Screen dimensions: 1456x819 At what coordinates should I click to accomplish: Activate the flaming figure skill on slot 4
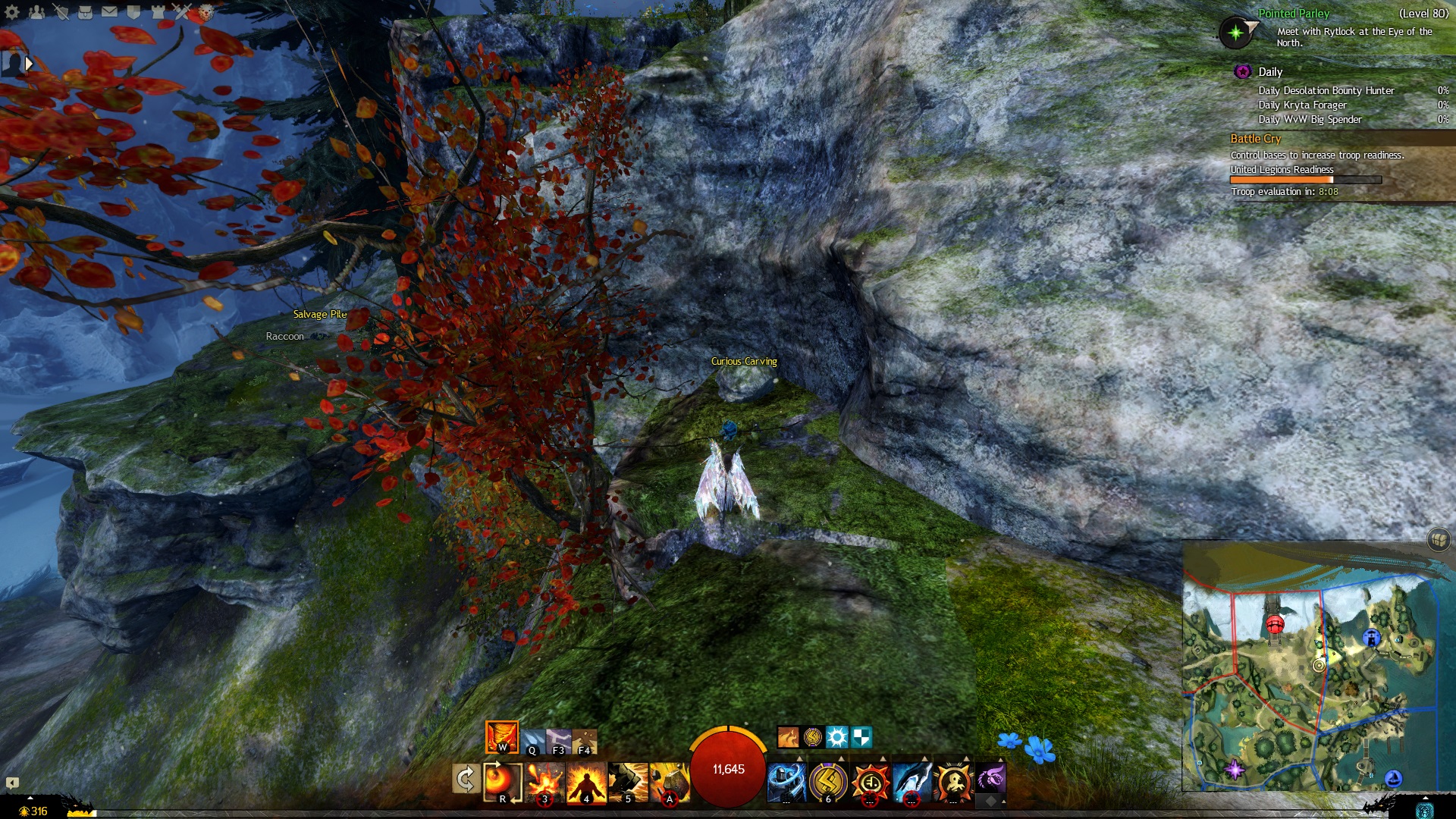point(586,781)
